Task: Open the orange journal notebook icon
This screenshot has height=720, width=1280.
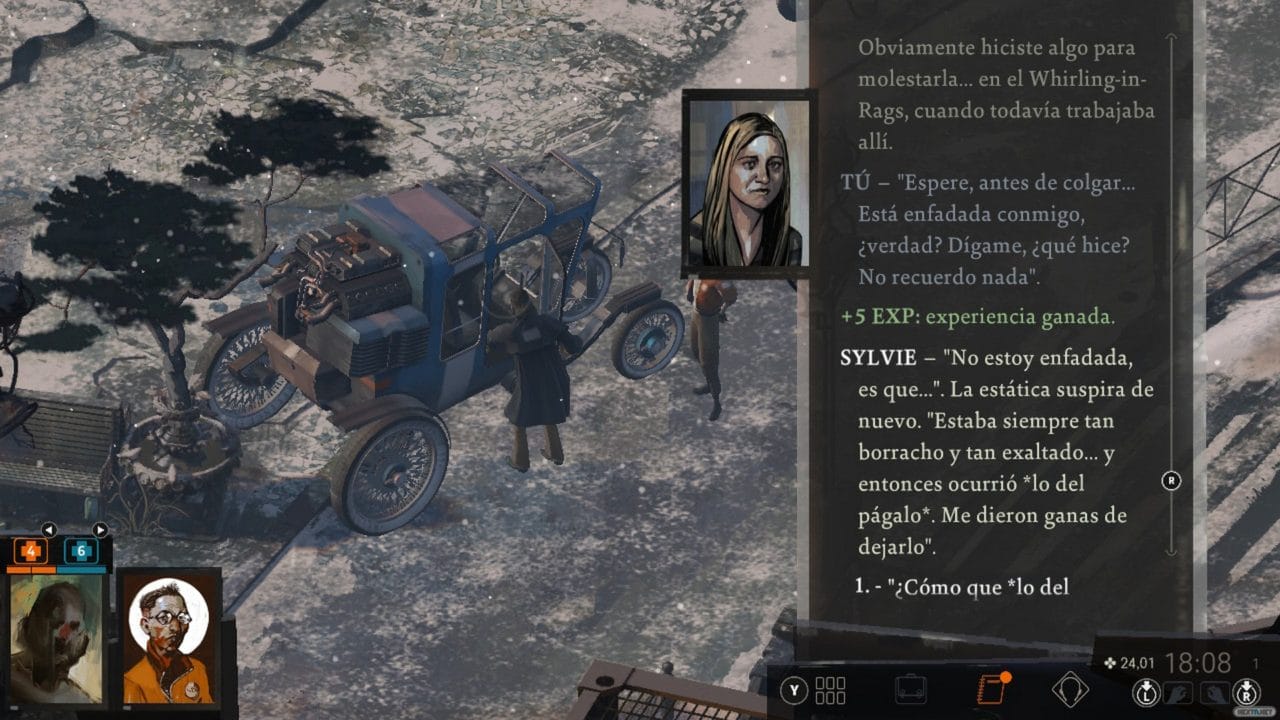Action: coord(994,688)
